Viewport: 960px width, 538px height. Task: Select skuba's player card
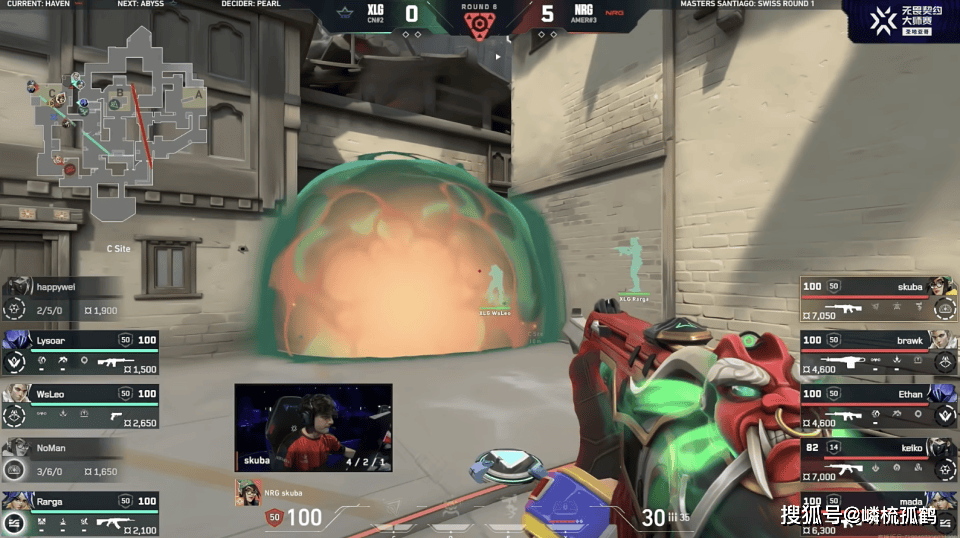[877, 297]
